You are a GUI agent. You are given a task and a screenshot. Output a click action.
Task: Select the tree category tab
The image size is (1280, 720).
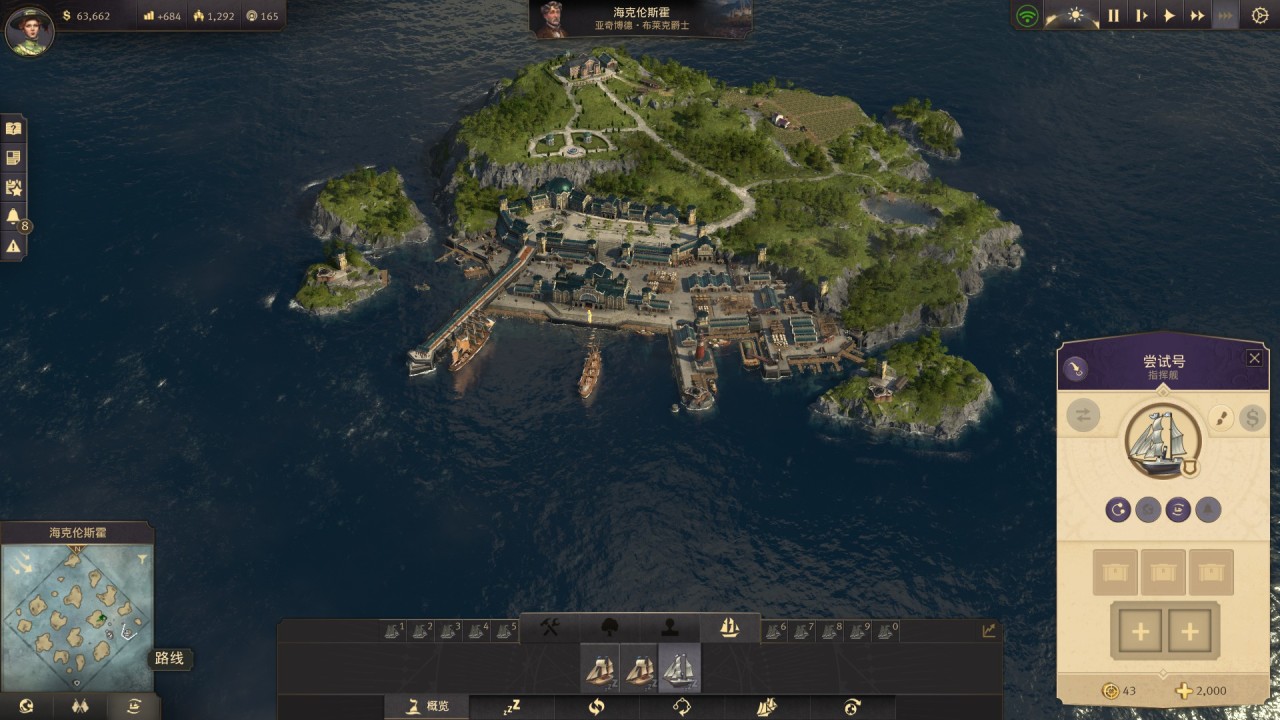[x=609, y=627]
